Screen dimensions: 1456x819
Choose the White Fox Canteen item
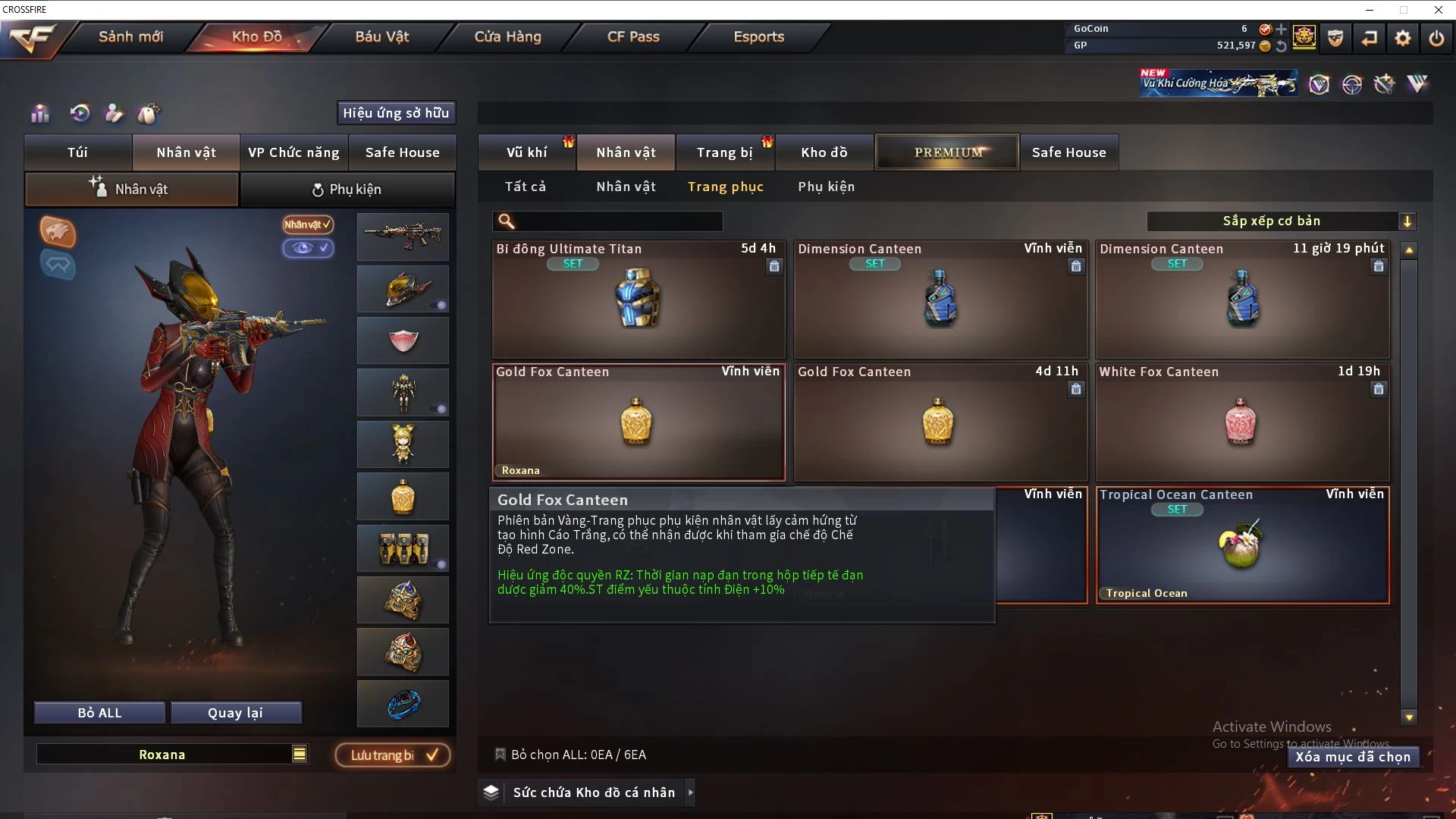coord(1241,422)
